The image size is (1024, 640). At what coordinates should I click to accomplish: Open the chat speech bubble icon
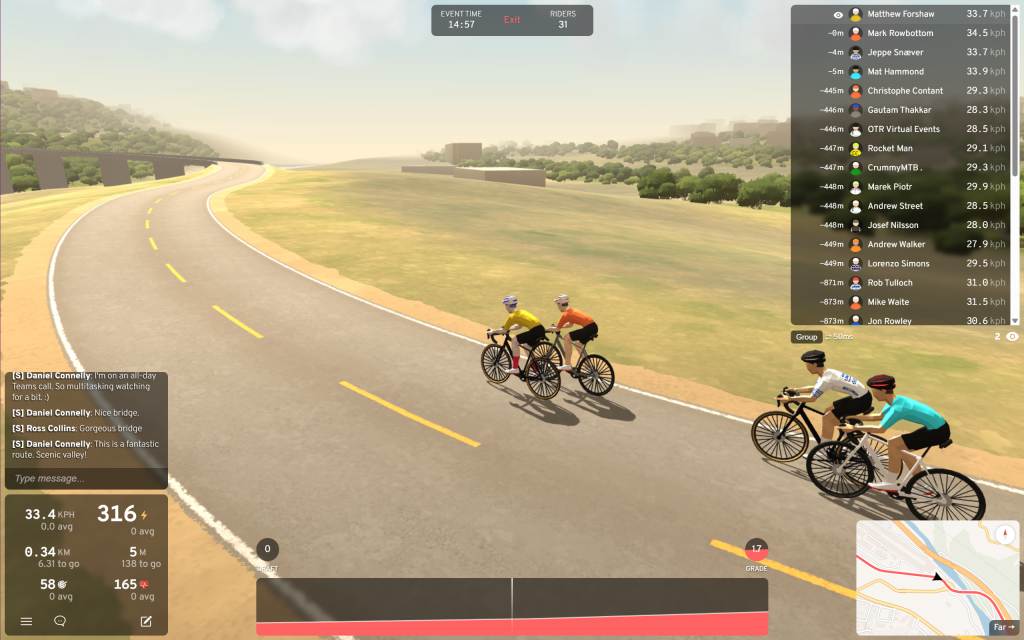click(x=60, y=621)
